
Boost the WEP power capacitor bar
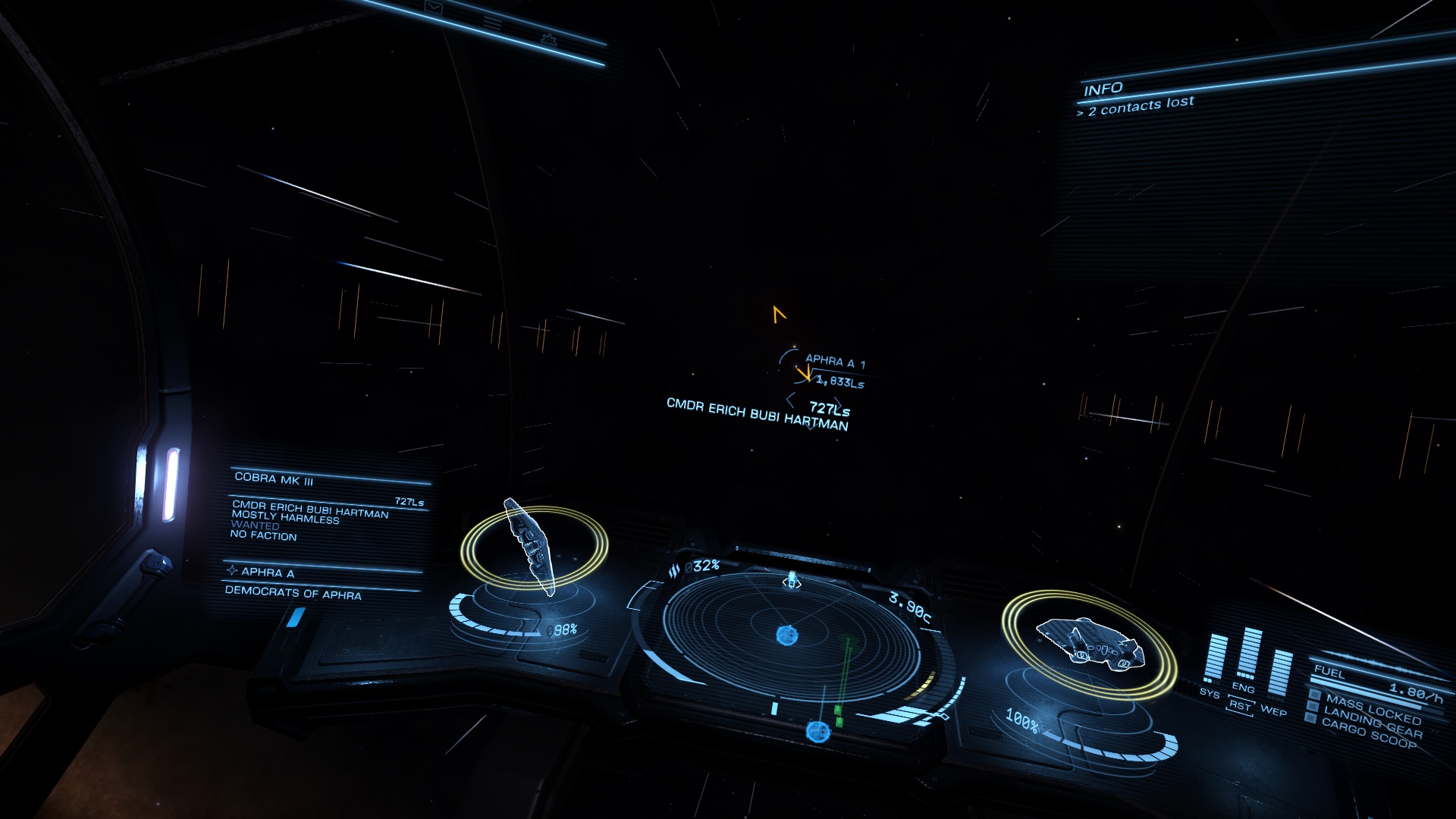pyautogui.click(x=1279, y=673)
